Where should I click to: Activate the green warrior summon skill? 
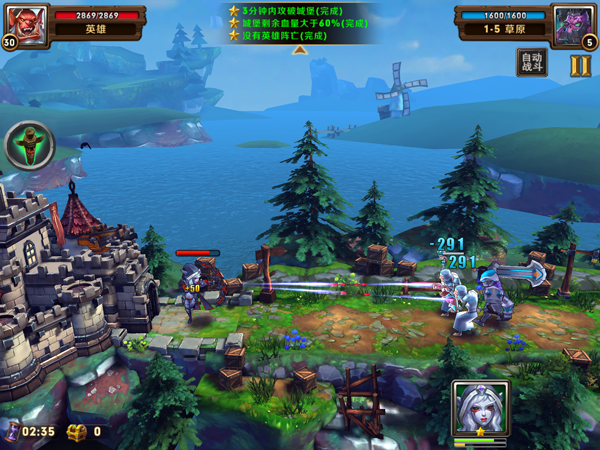pos(29,146)
